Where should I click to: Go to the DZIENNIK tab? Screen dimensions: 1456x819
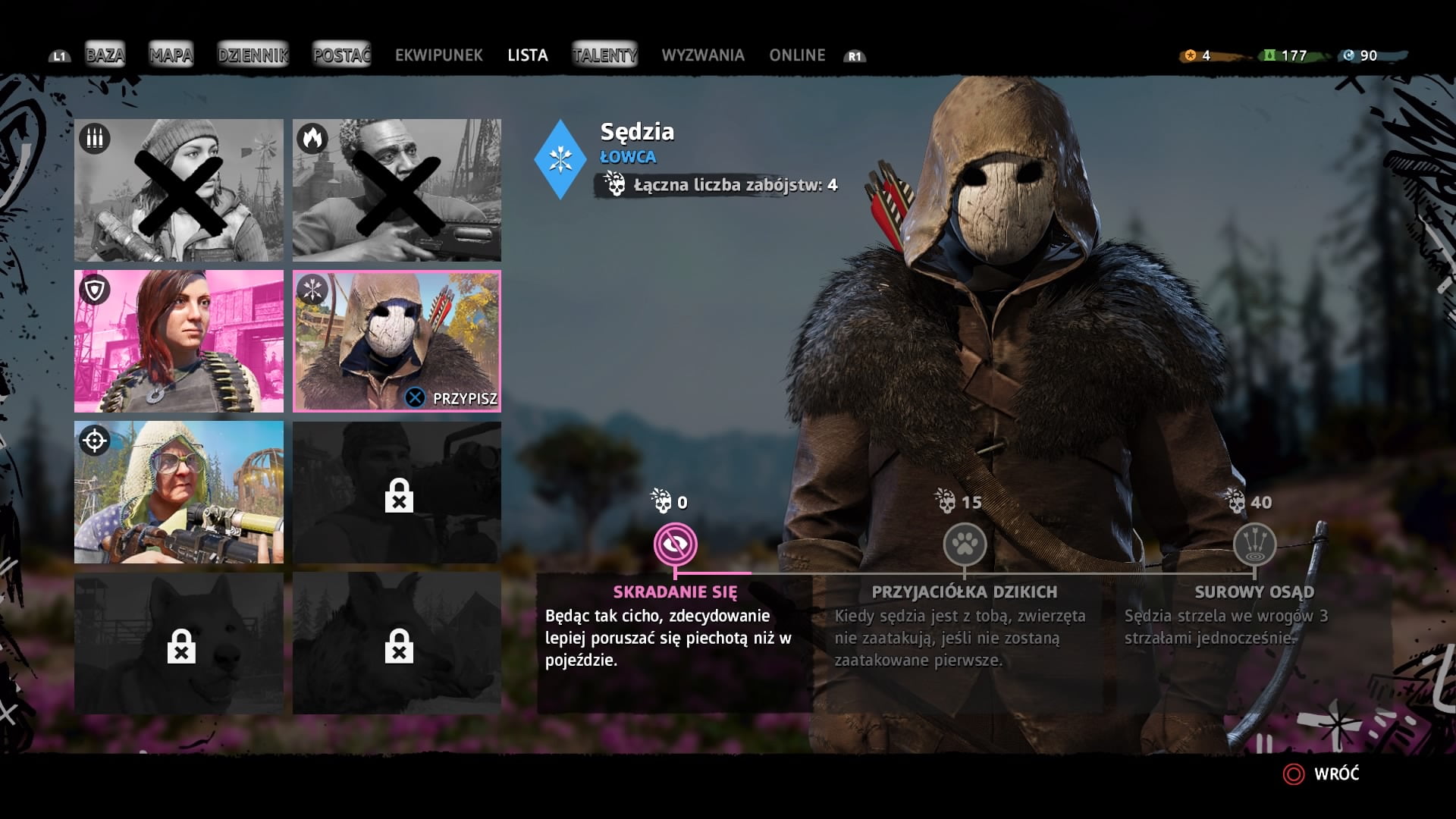point(253,55)
